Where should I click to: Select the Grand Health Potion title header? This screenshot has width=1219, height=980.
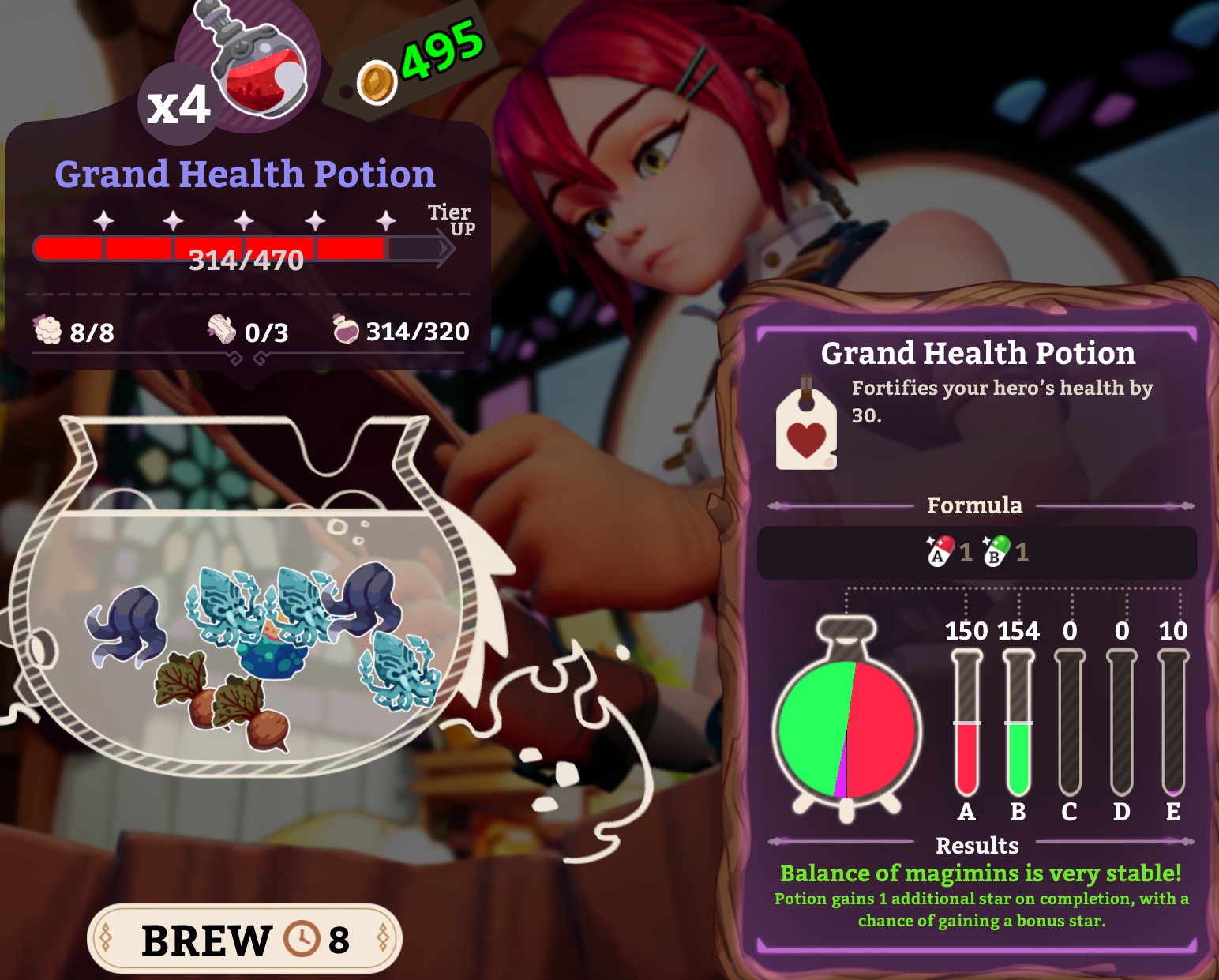pos(978,354)
